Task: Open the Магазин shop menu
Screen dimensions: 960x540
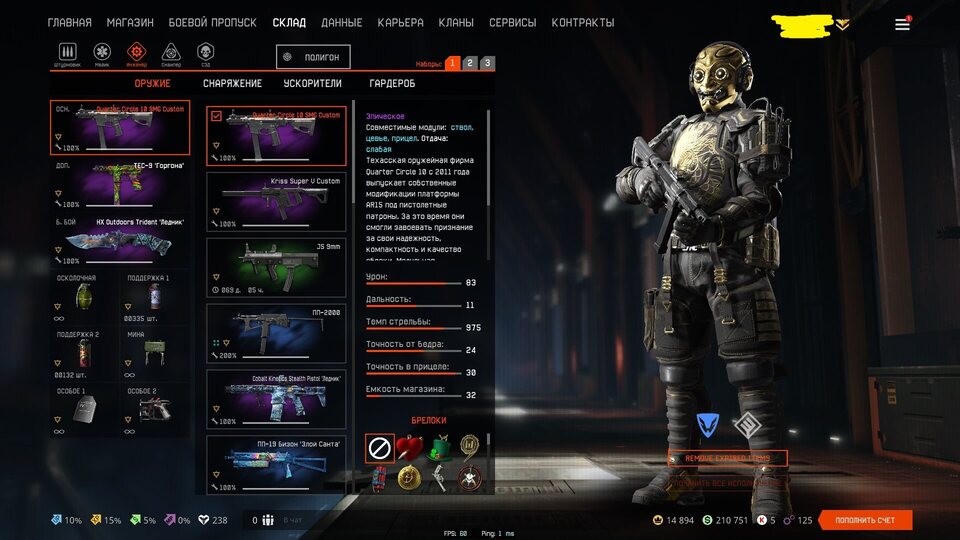Action: [x=130, y=22]
